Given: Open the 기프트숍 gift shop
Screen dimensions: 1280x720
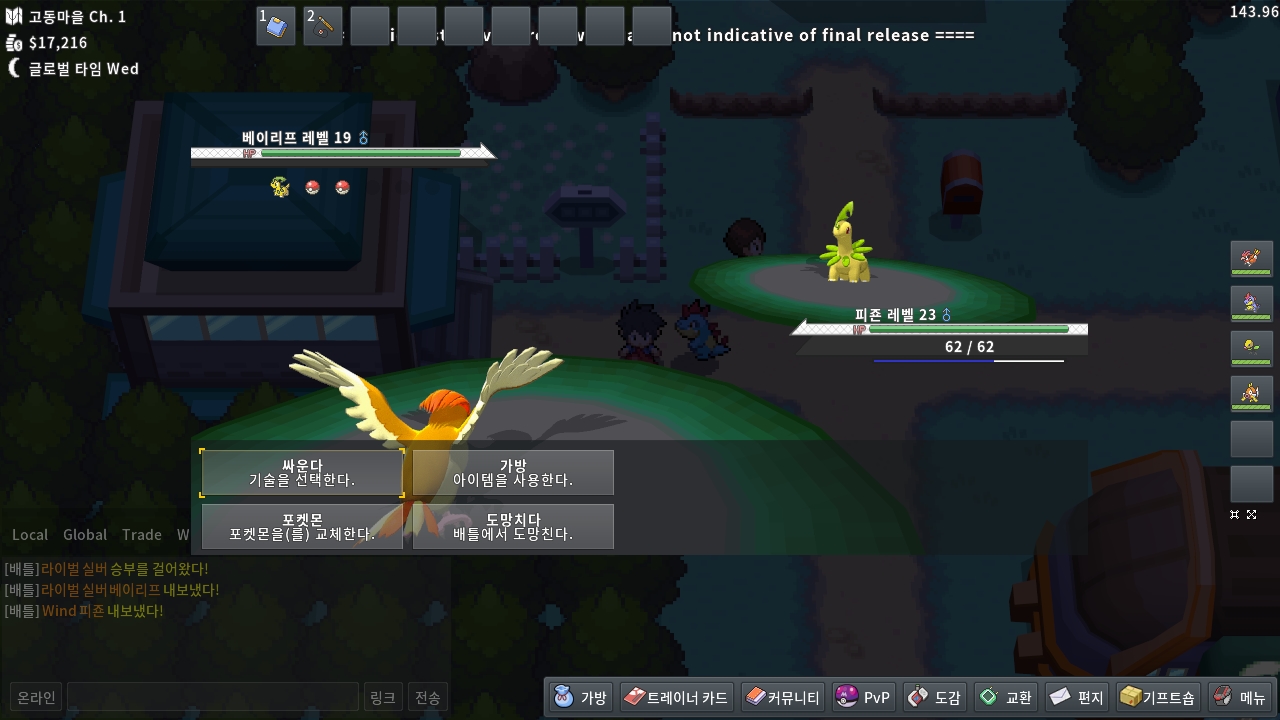Looking at the screenshot, I should pos(1157,697).
